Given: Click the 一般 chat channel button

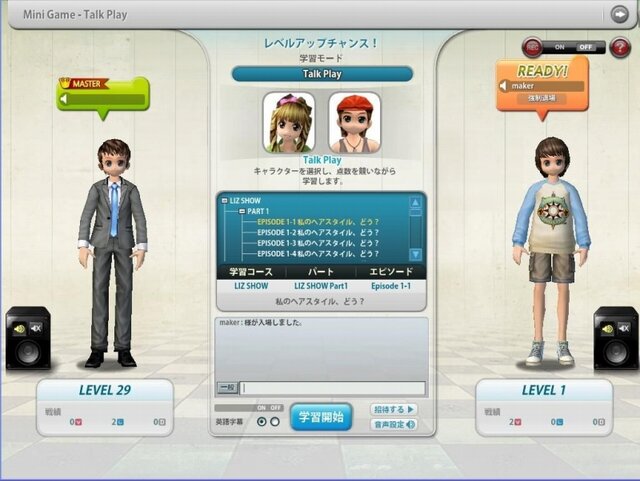Looking at the screenshot, I should point(227,388).
